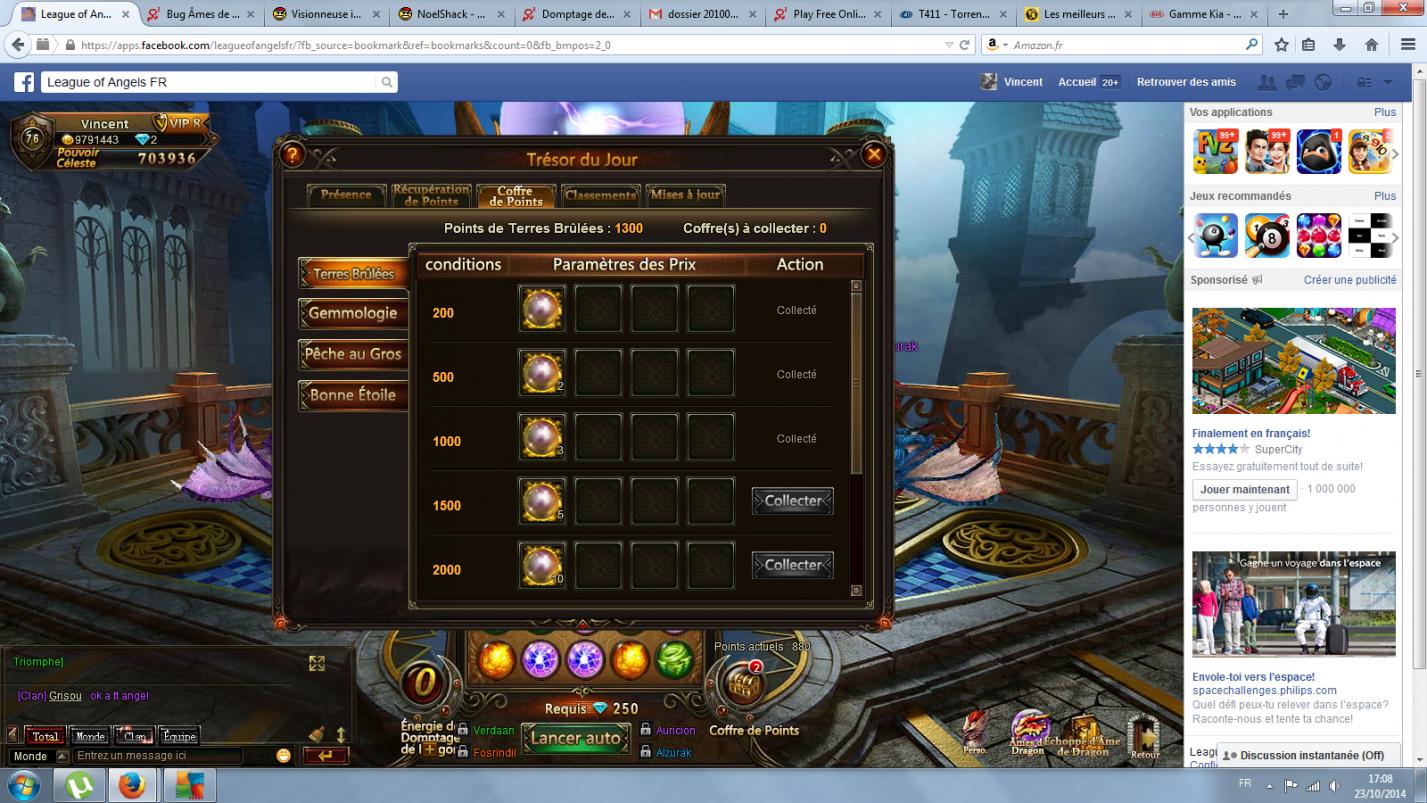Open the help question mark button

click(x=291, y=155)
